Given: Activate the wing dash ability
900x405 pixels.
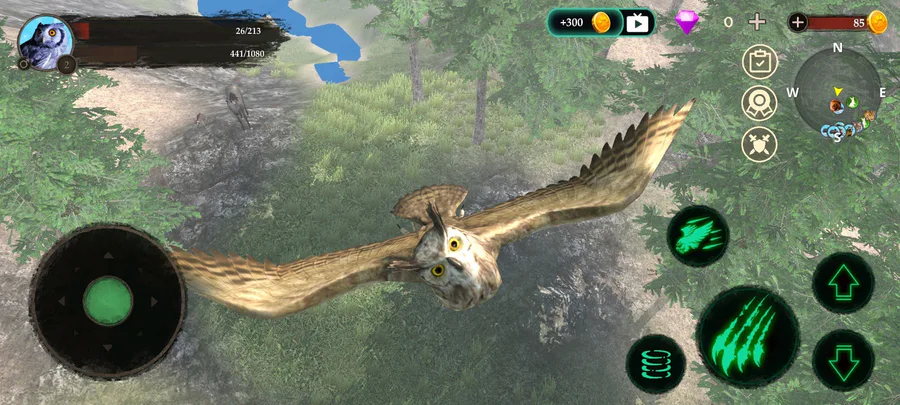Looking at the screenshot, I should (x=698, y=236).
